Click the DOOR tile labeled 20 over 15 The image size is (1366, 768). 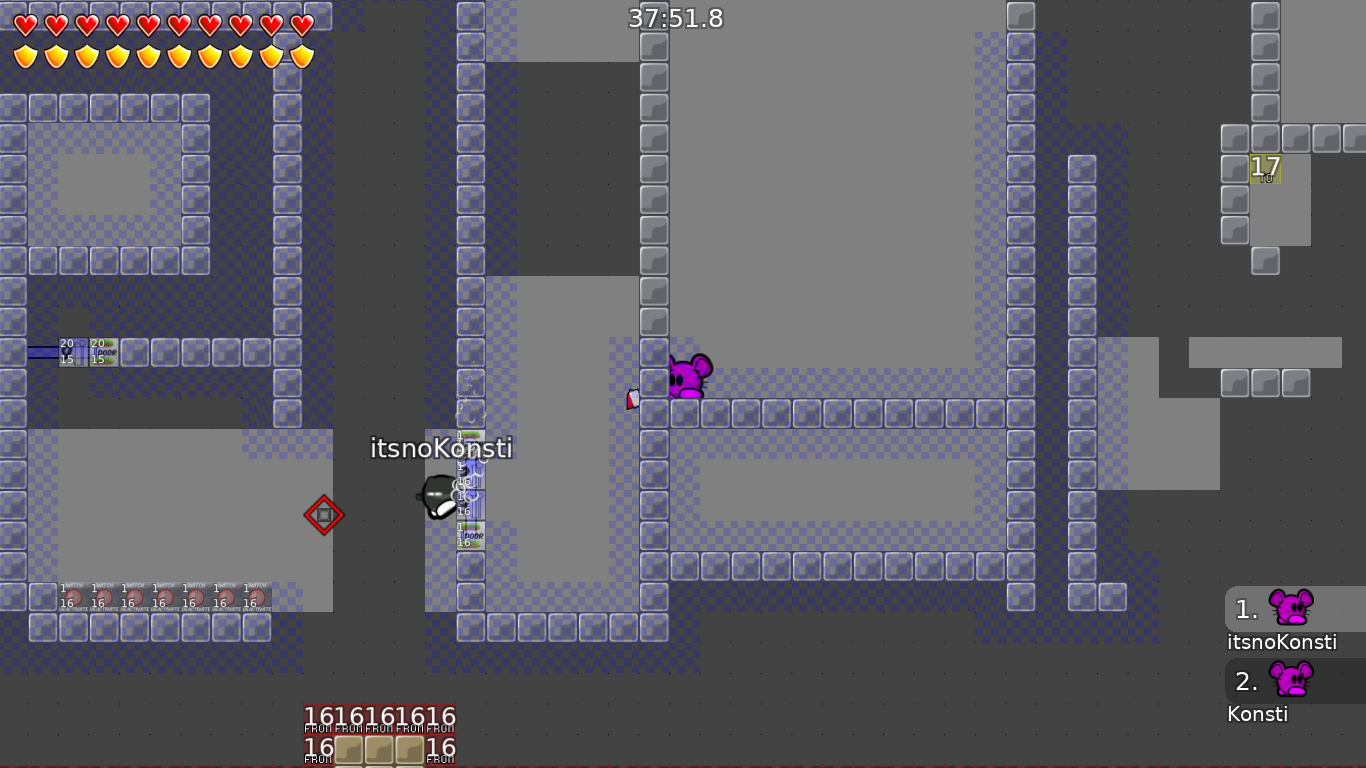(103, 352)
